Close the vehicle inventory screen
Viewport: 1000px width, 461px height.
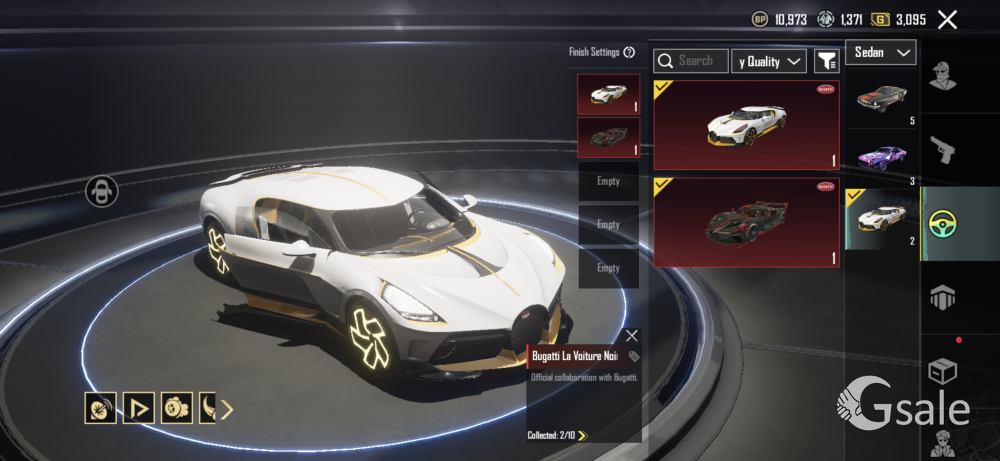coord(947,19)
